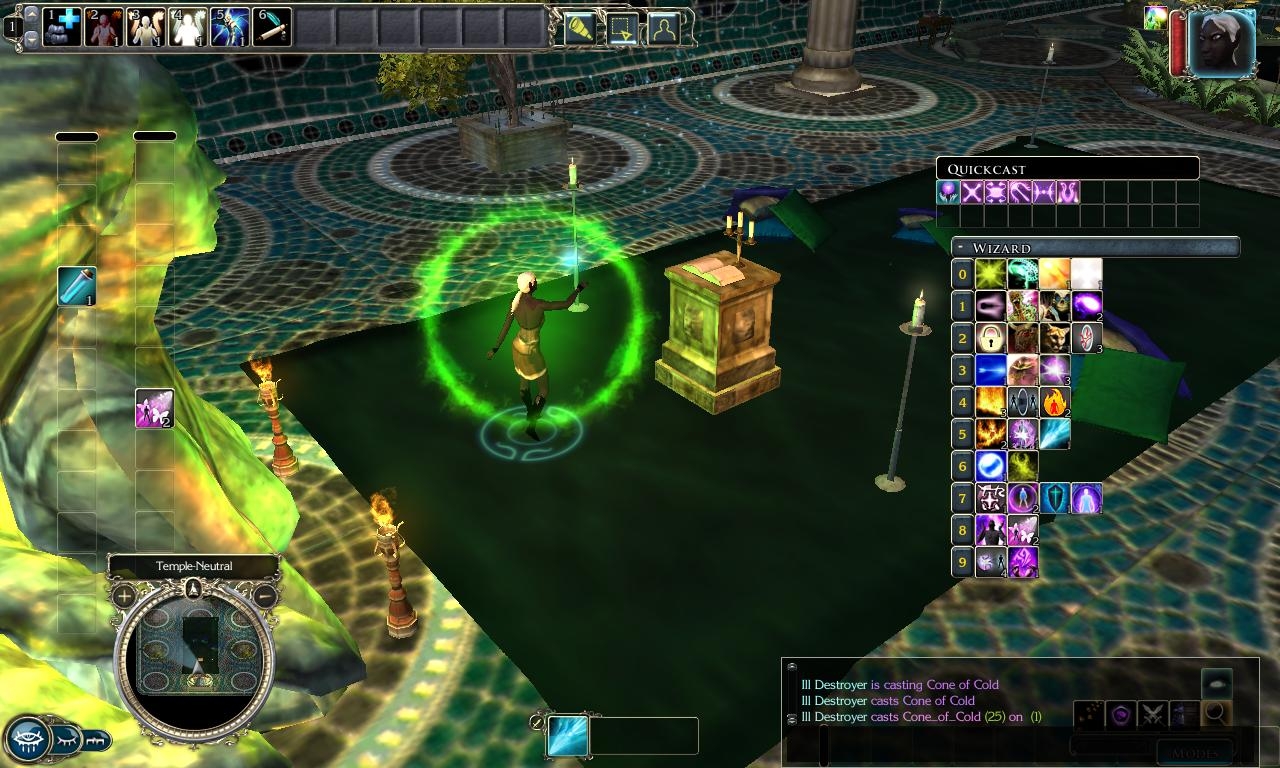Pick the green starburst cantrip in level 0

tap(990, 273)
